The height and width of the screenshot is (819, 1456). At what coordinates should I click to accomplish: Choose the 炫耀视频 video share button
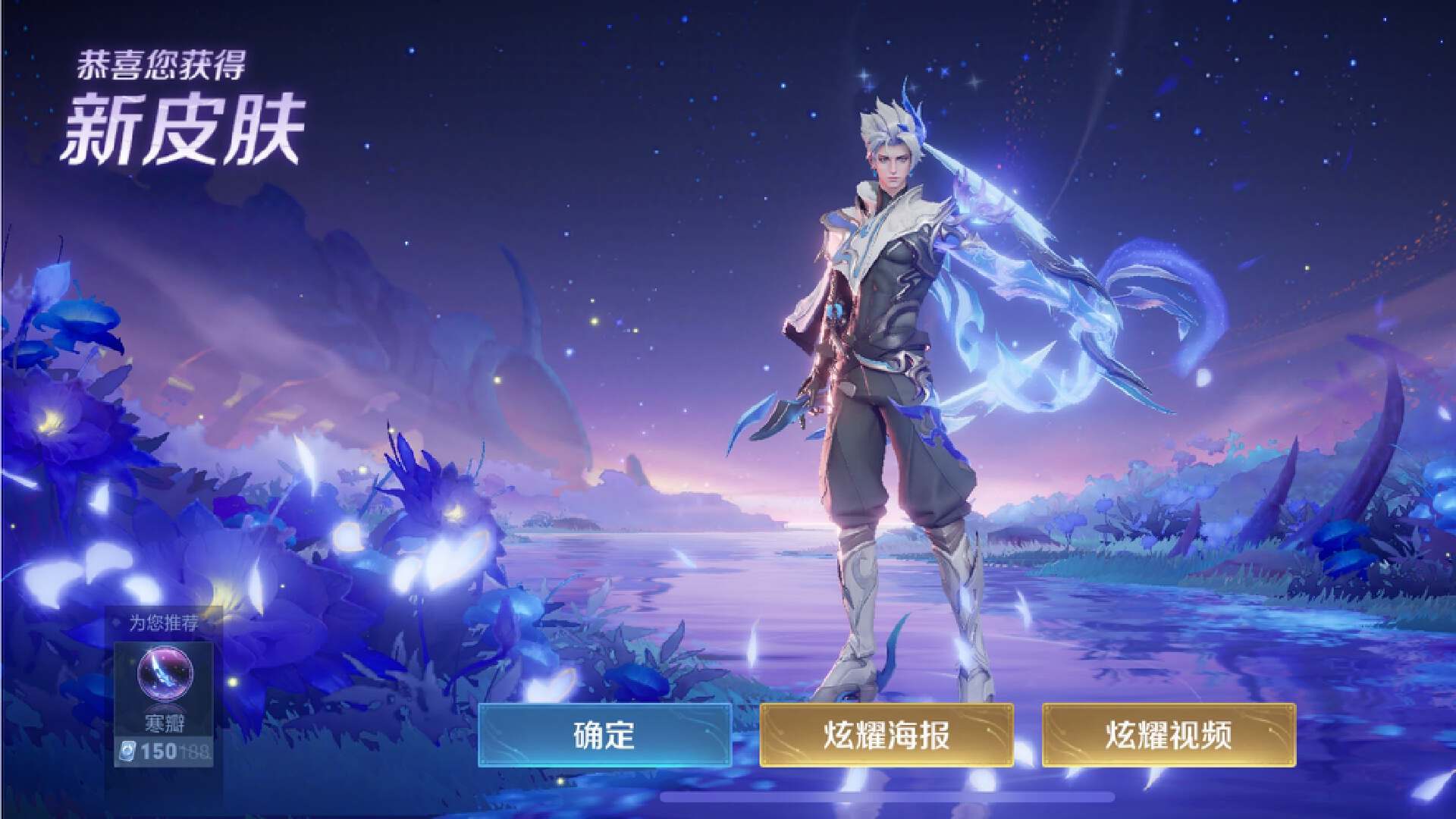coord(1169,735)
